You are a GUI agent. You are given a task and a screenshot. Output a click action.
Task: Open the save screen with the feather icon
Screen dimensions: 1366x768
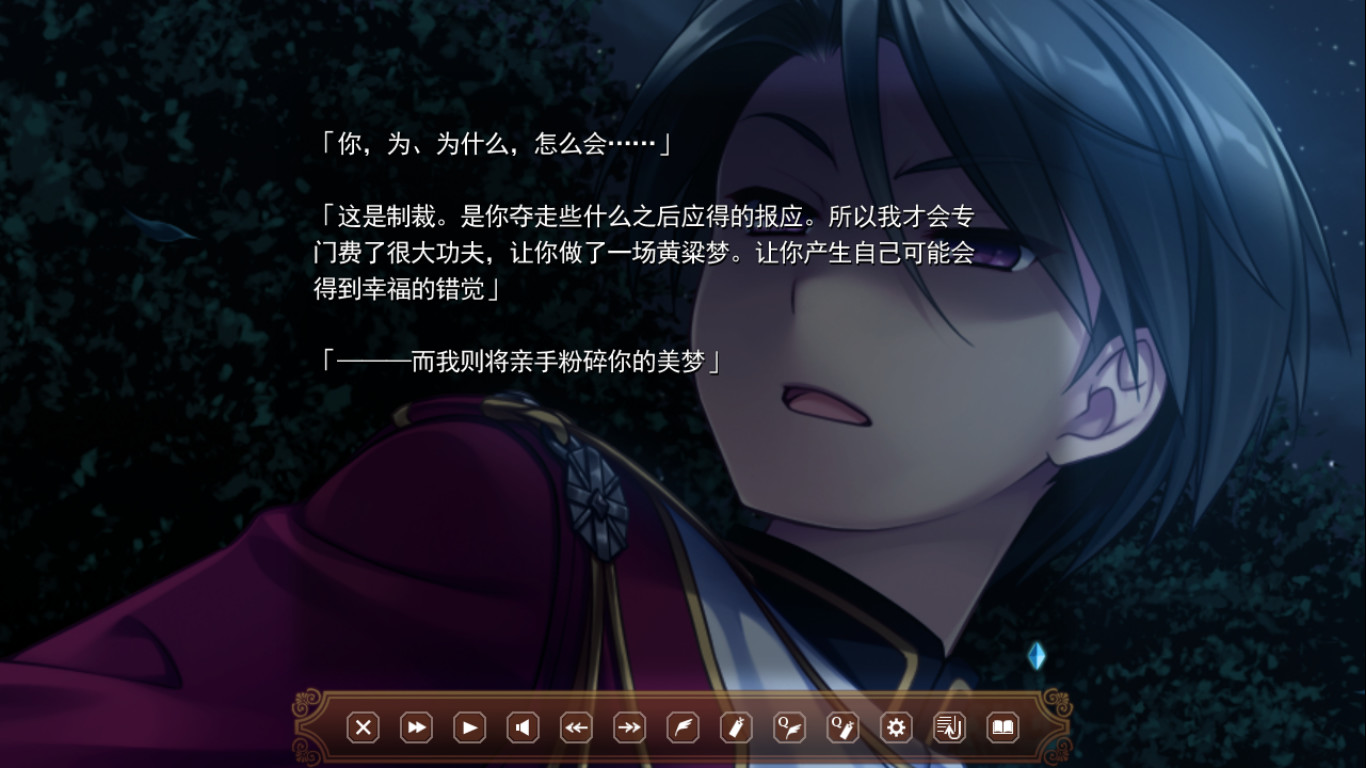click(683, 728)
